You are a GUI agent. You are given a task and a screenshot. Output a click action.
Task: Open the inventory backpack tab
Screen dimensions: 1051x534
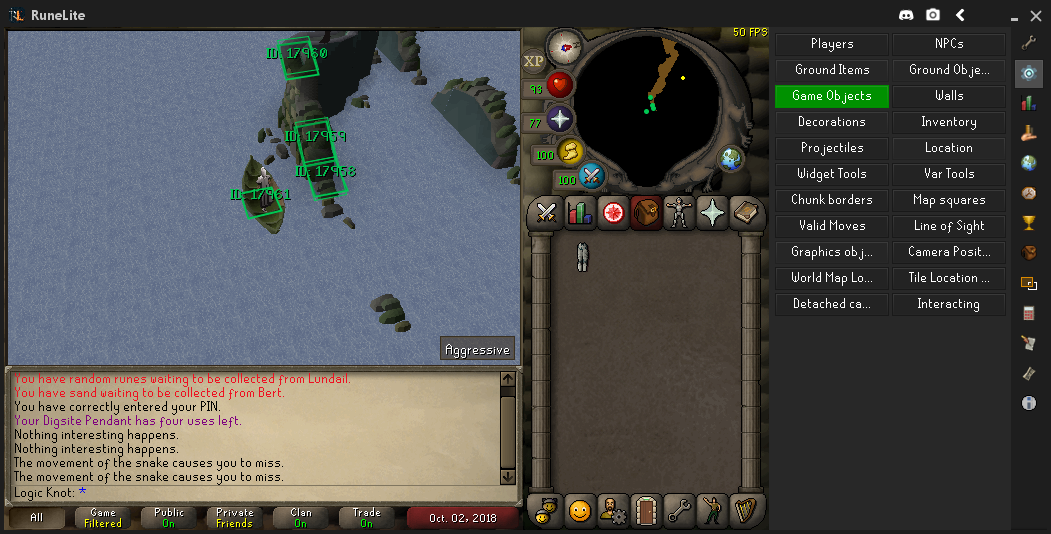pos(645,212)
